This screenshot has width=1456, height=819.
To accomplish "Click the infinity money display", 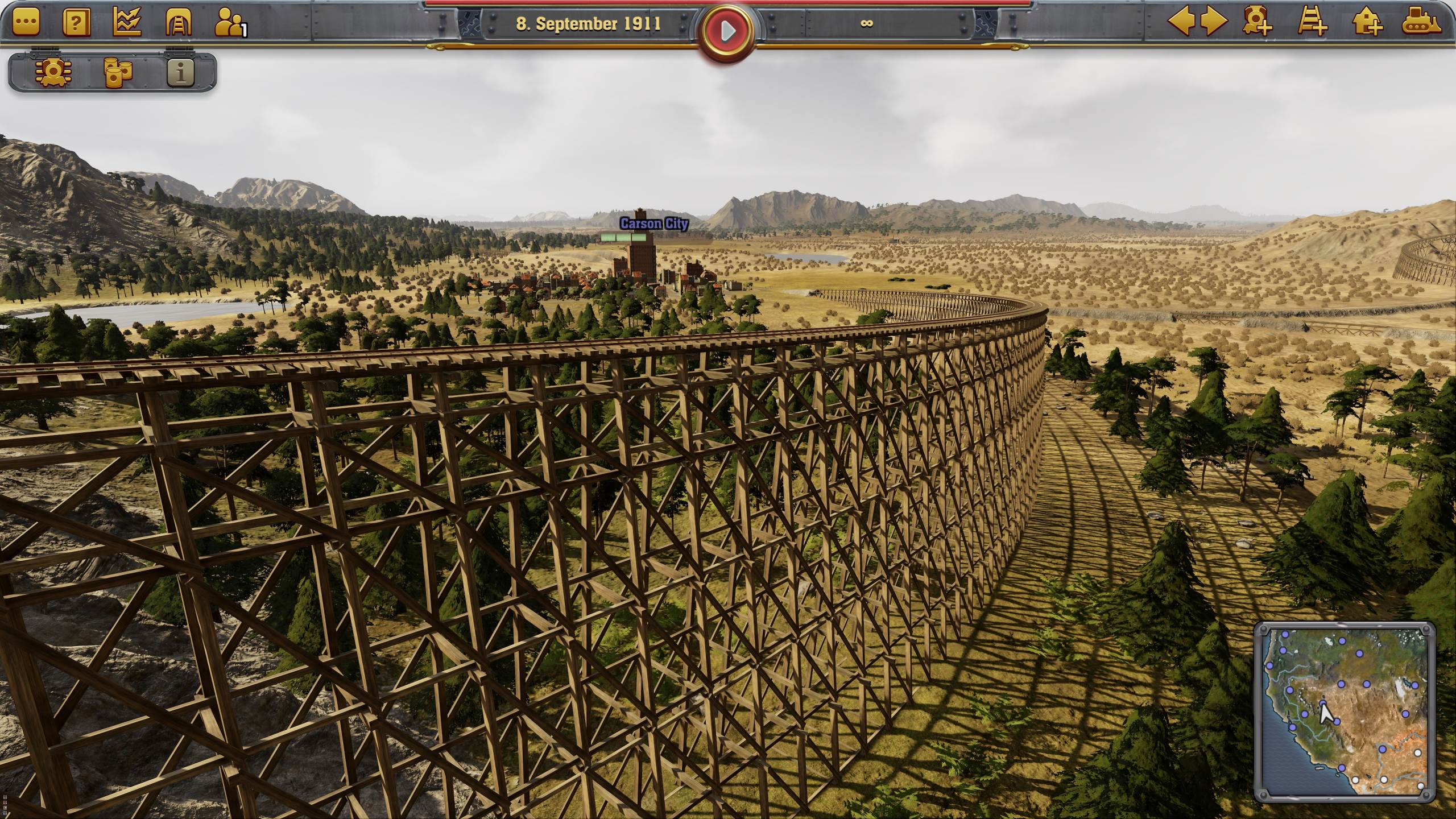I will 866,24.
